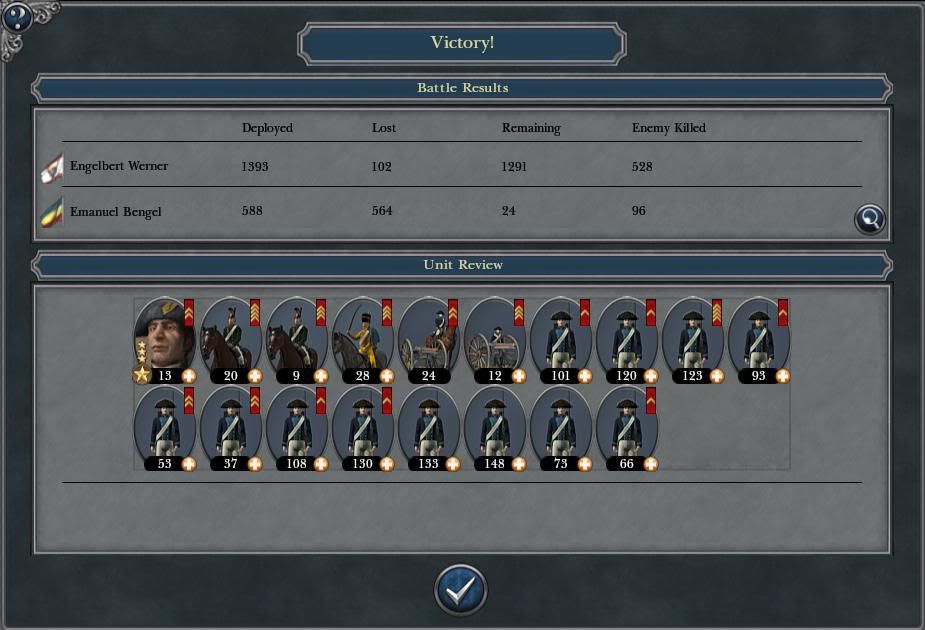Select the yellow-coated cavalry card with 28 men
This screenshot has height=630, width=925.
(363, 339)
